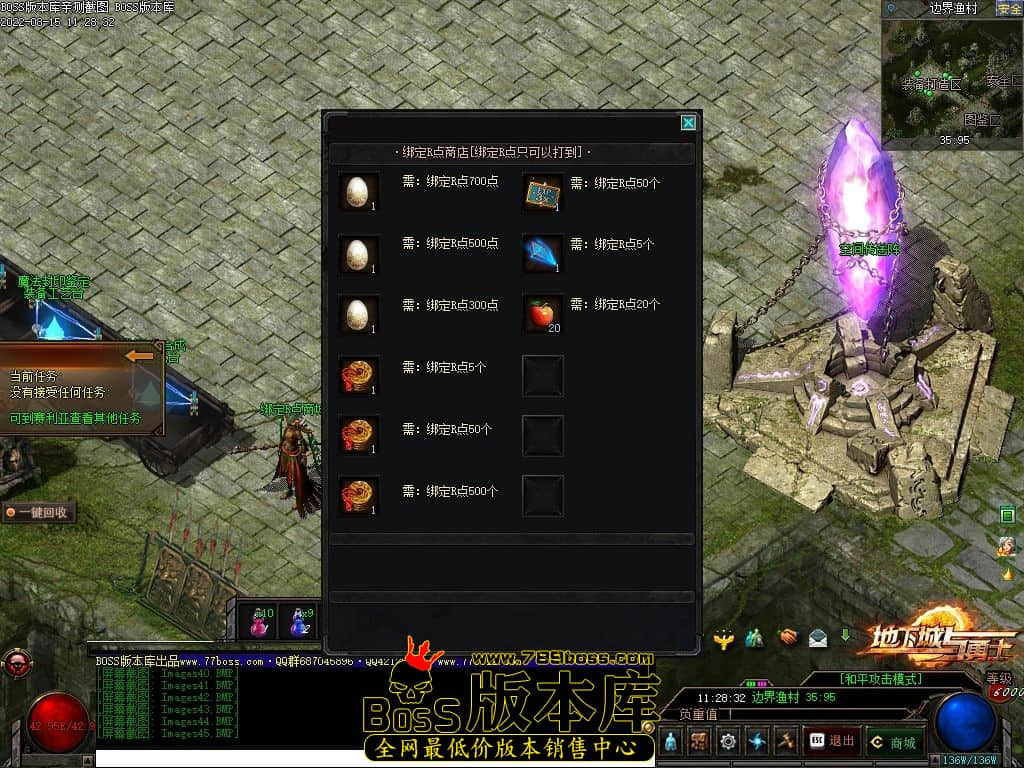Open settings with the gear icon
The width and height of the screenshot is (1024, 768).
pos(728,741)
